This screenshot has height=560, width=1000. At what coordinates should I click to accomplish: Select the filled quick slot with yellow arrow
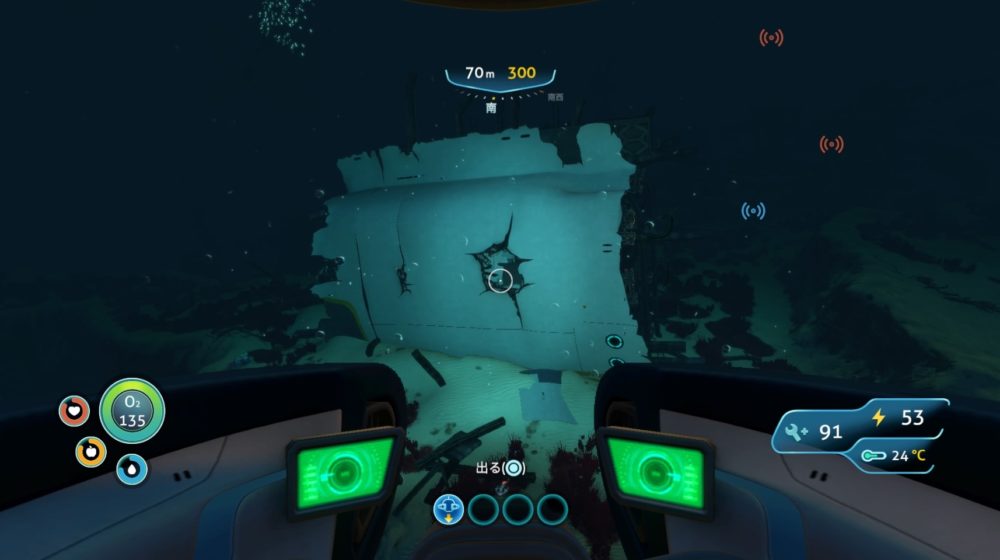449,509
